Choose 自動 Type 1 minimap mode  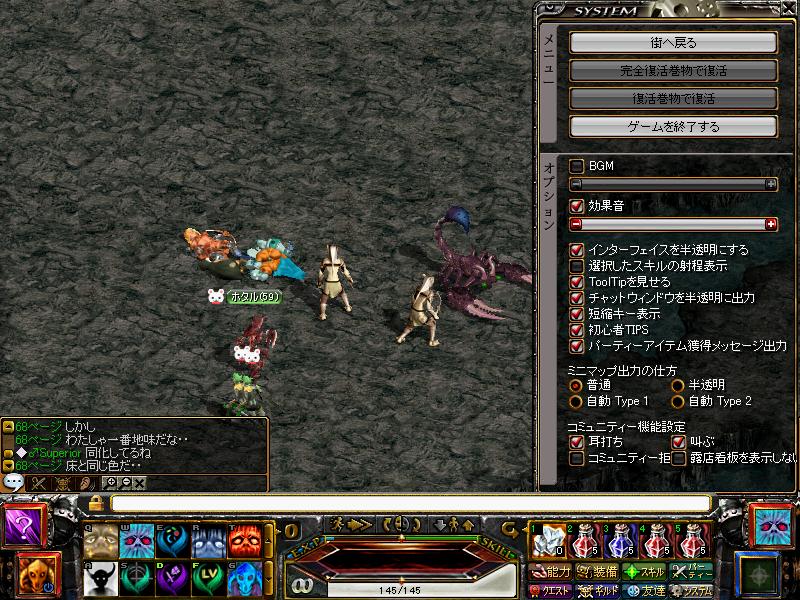pyautogui.click(x=576, y=401)
